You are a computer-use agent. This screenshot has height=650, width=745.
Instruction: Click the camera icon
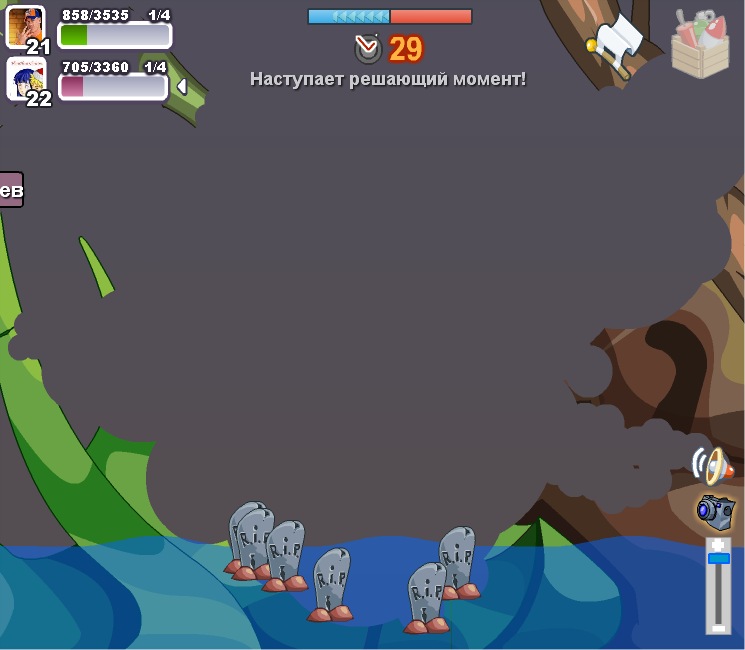(714, 510)
